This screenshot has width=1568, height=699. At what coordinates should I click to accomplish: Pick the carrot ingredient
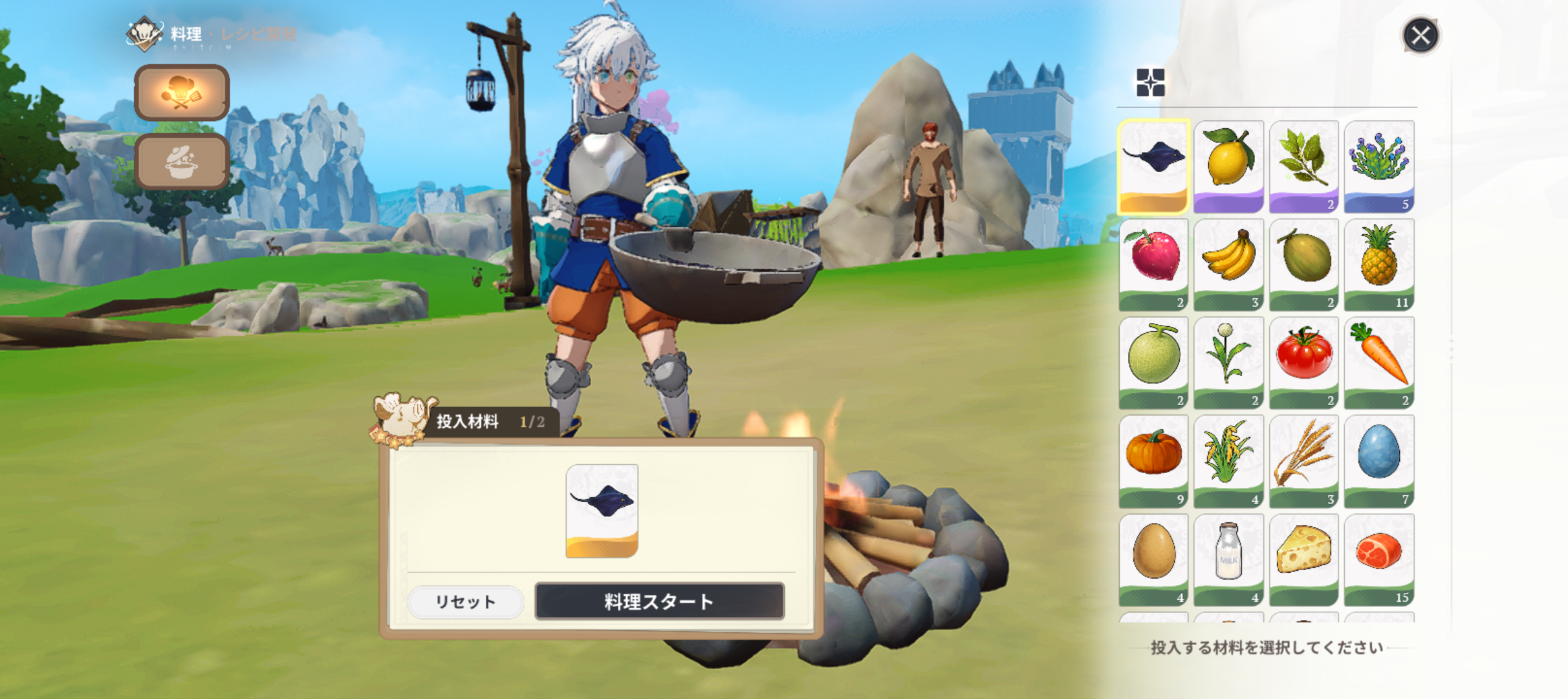tap(1378, 362)
